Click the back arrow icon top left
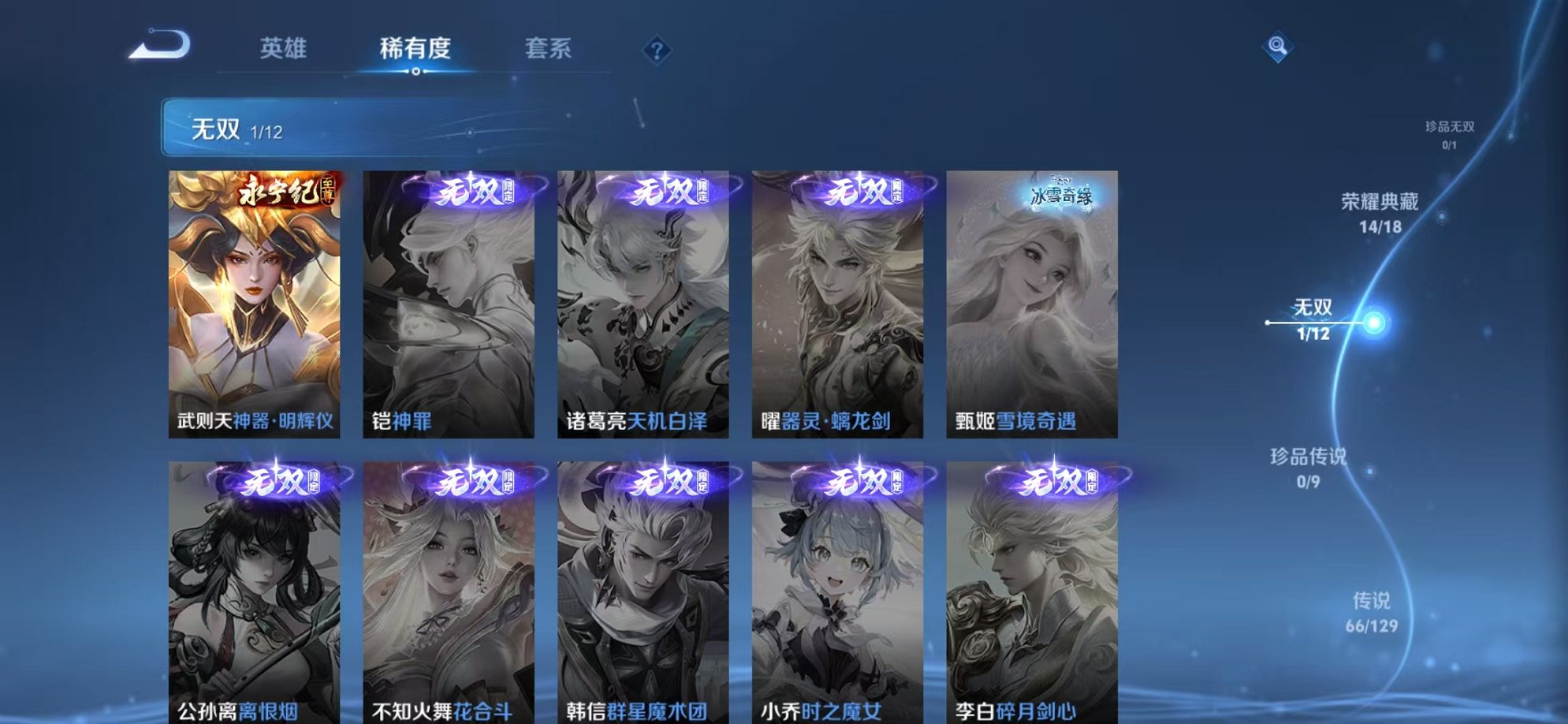1568x724 pixels. (161, 45)
